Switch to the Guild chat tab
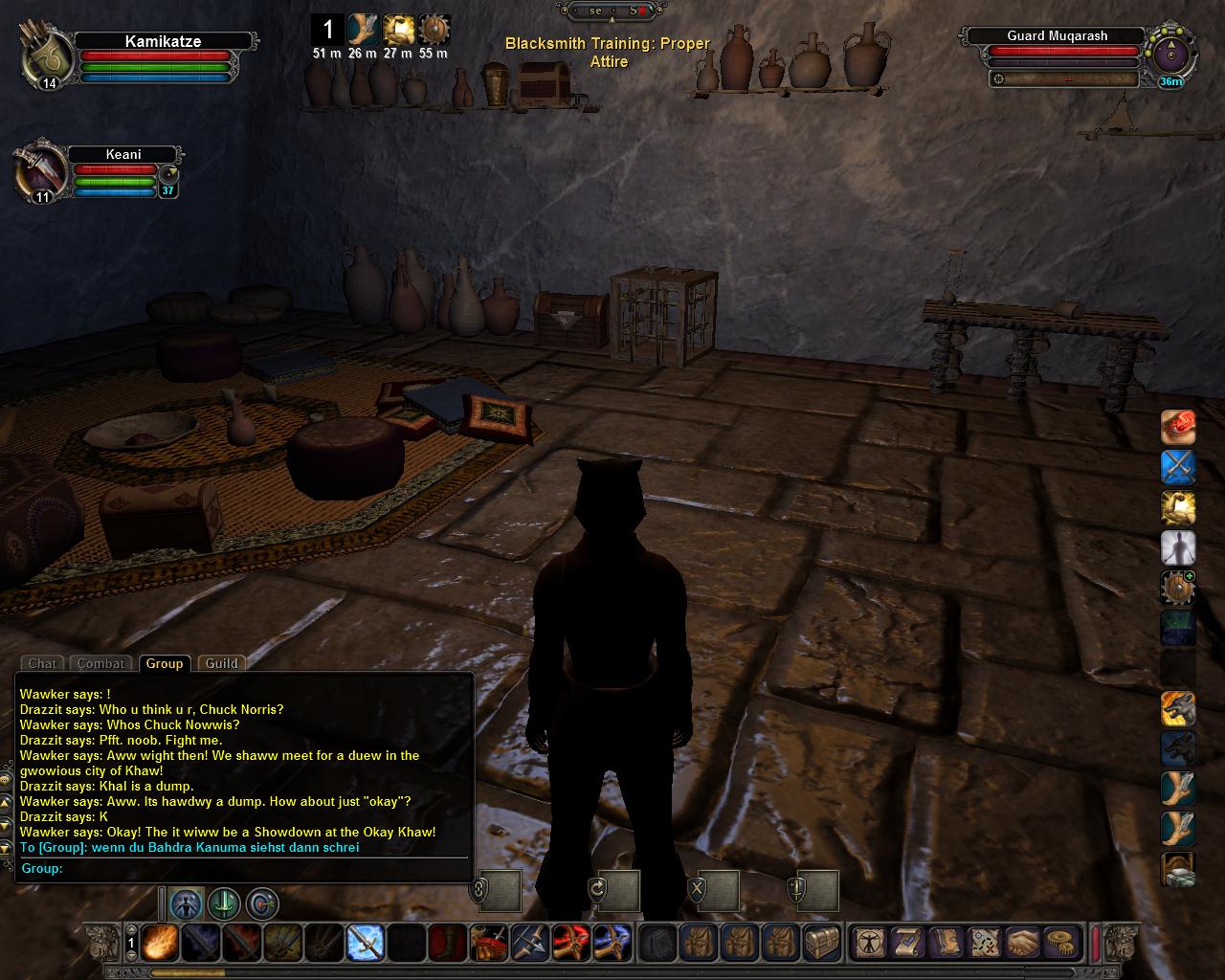 (221, 663)
